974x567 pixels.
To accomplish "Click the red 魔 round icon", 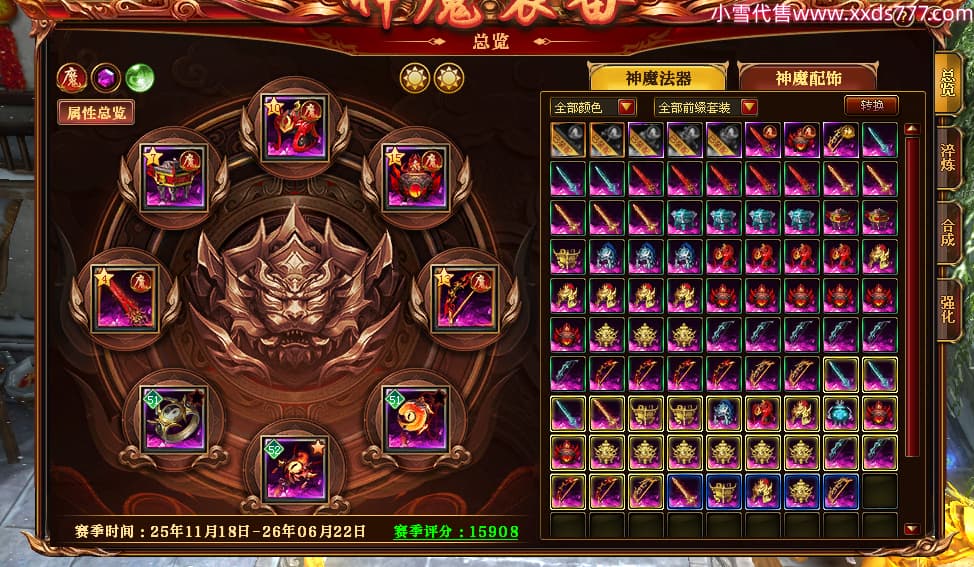I will (x=72, y=78).
